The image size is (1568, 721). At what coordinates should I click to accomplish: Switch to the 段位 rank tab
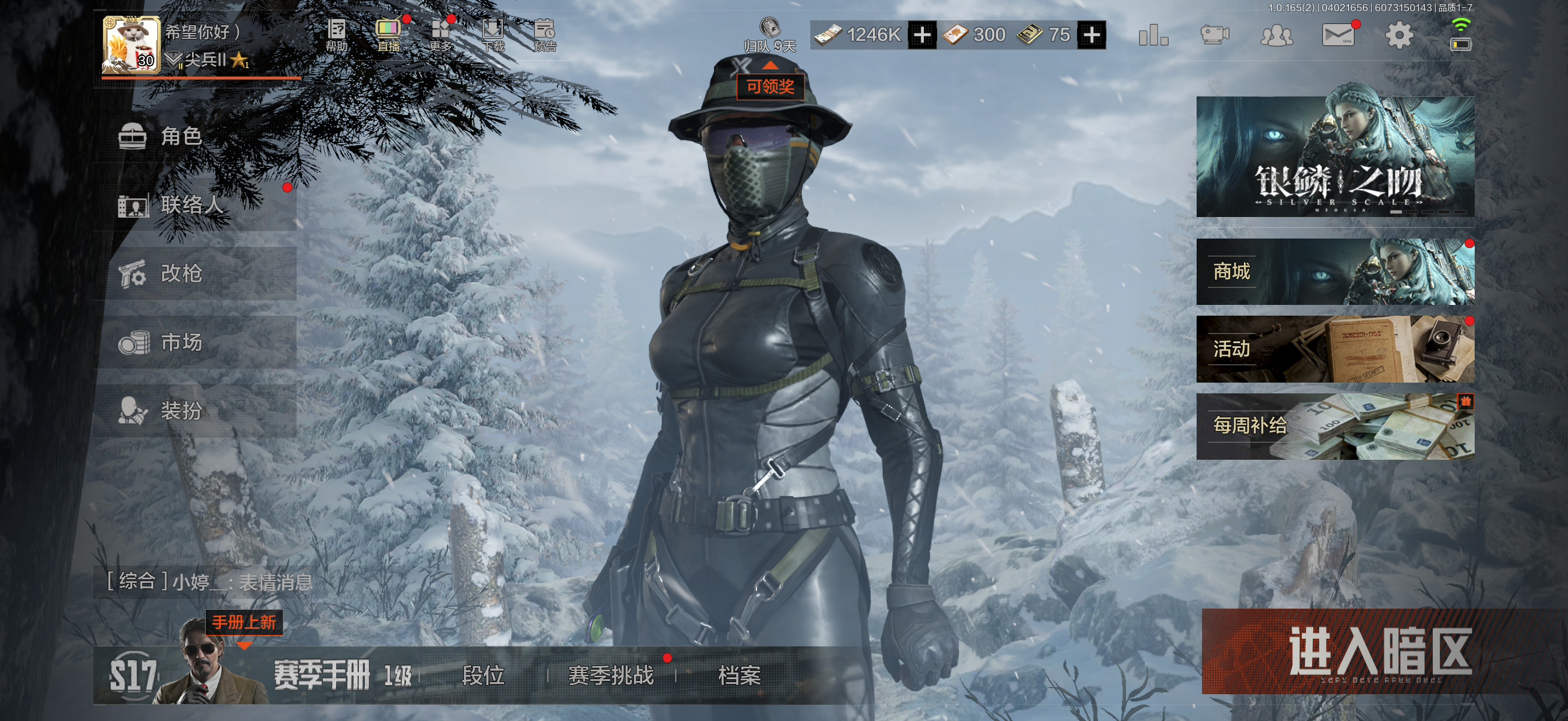483,675
